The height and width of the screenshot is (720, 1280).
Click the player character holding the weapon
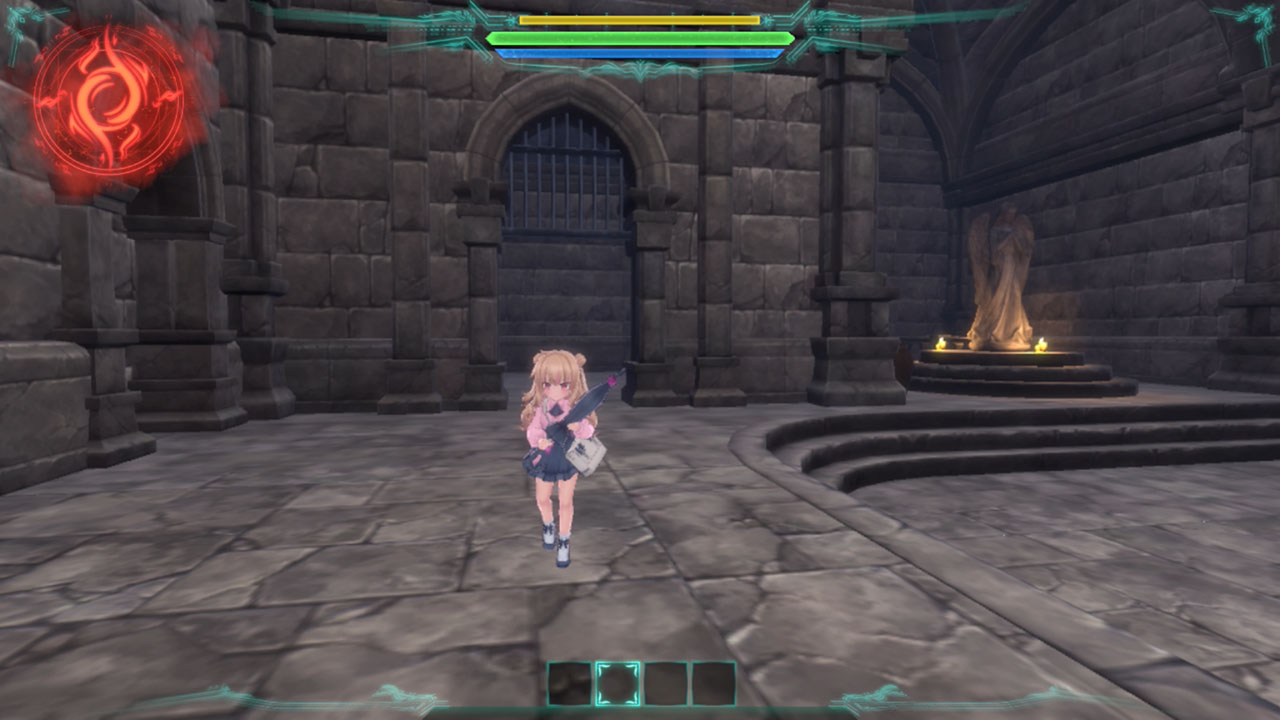[560, 450]
